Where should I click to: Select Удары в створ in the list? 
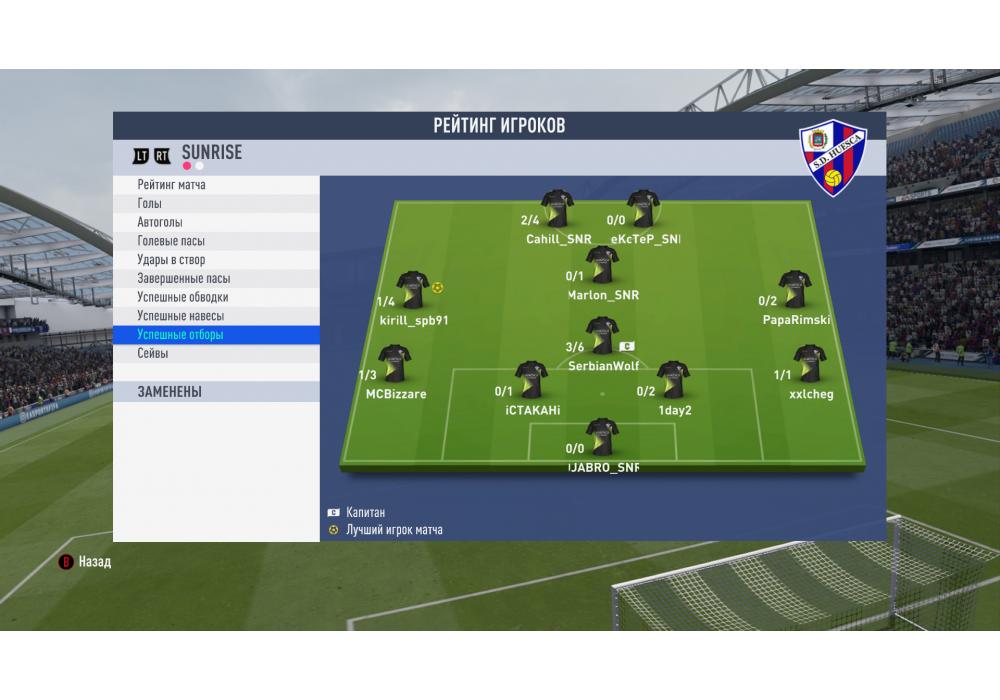(x=216, y=260)
